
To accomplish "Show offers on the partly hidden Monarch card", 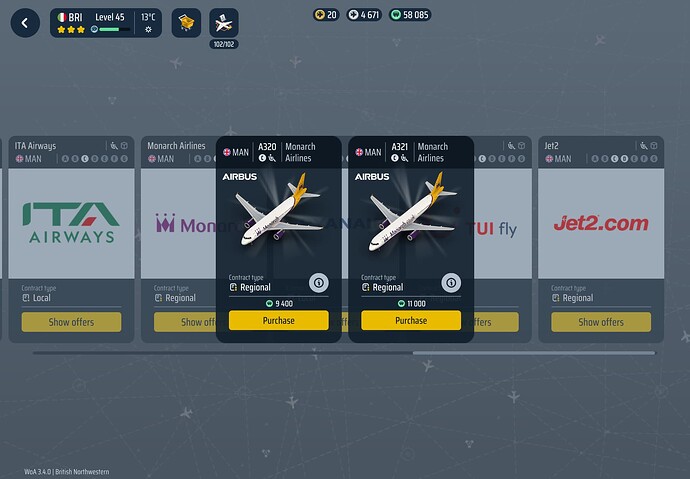I will [185, 322].
